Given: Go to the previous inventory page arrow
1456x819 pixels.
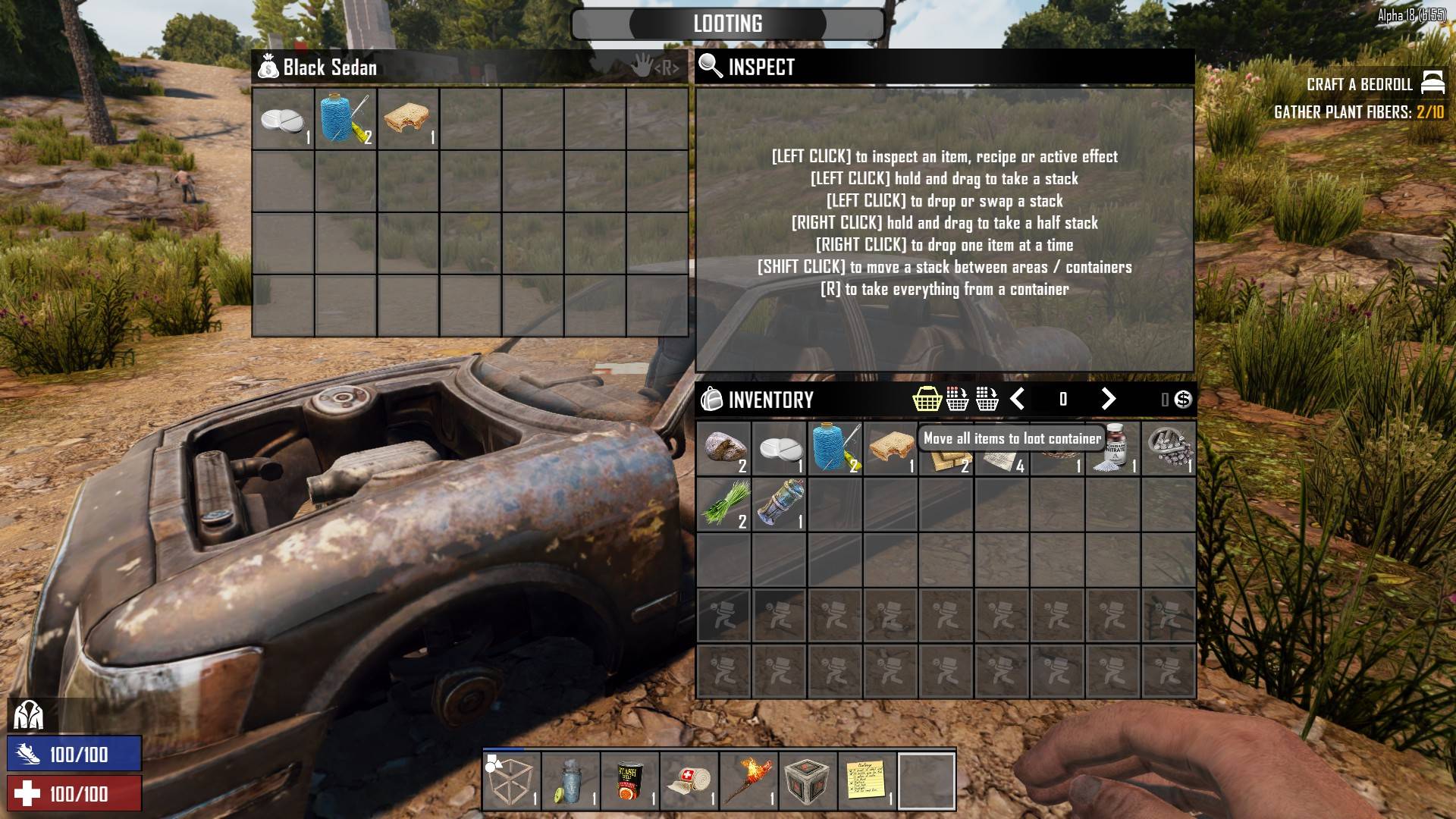Looking at the screenshot, I should [1018, 399].
